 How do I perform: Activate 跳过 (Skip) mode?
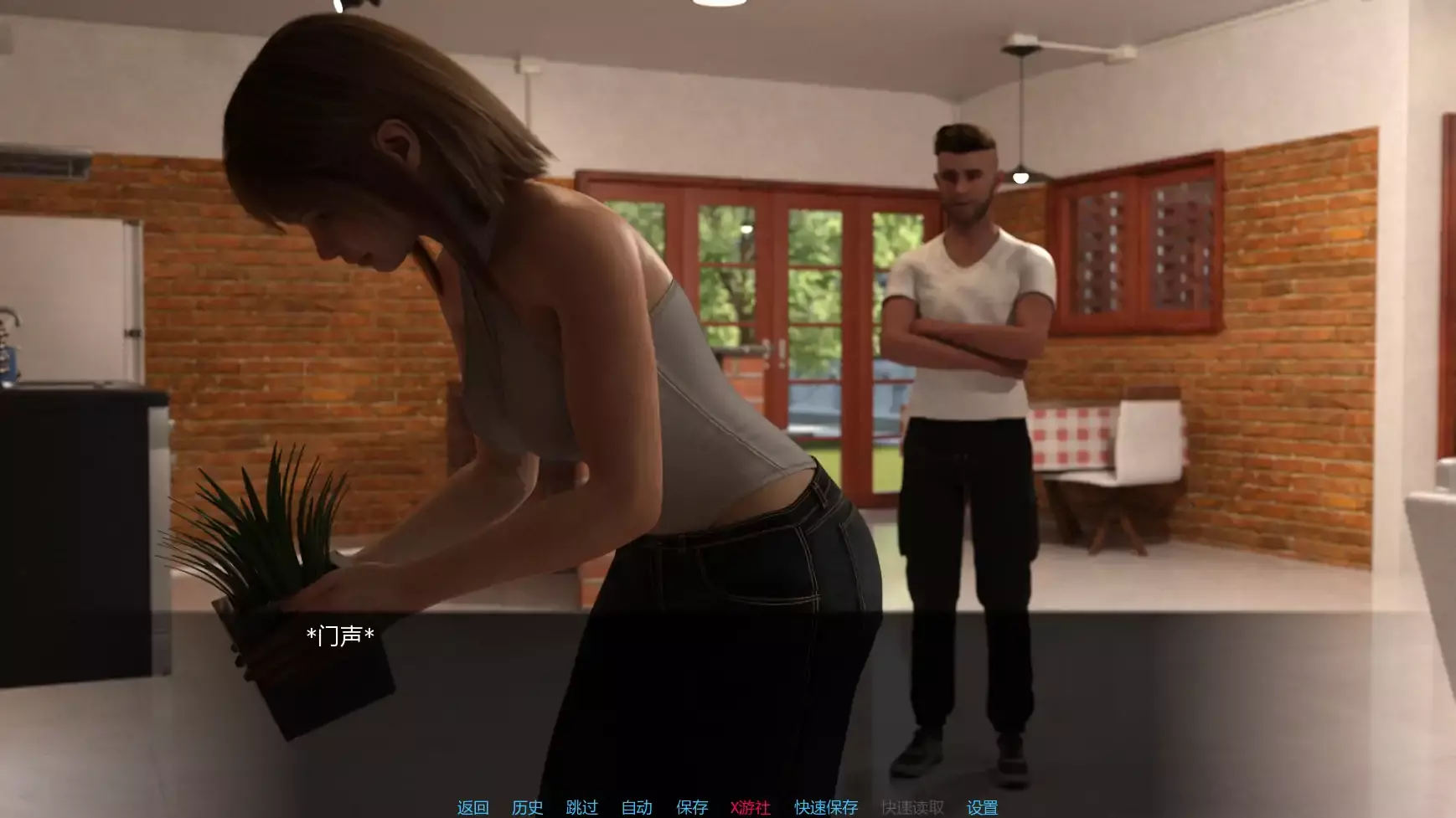[581, 807]
